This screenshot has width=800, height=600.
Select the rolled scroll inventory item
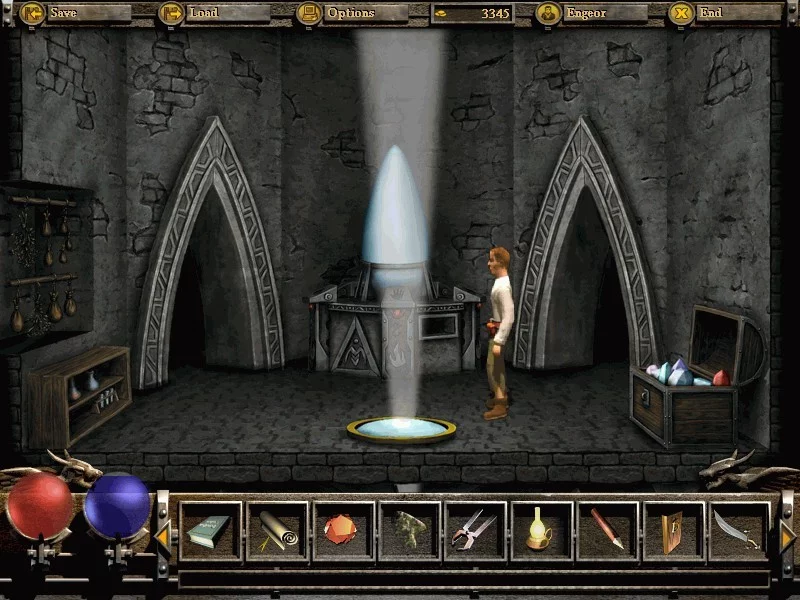click(277, 530)
